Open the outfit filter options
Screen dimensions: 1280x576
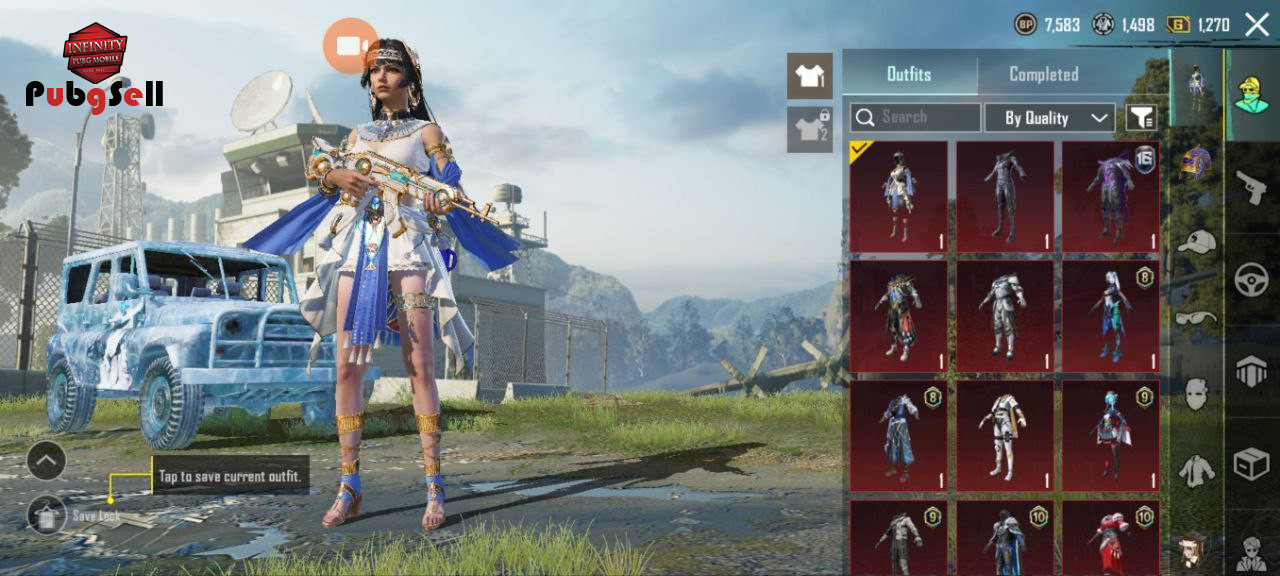[1141, 118]
